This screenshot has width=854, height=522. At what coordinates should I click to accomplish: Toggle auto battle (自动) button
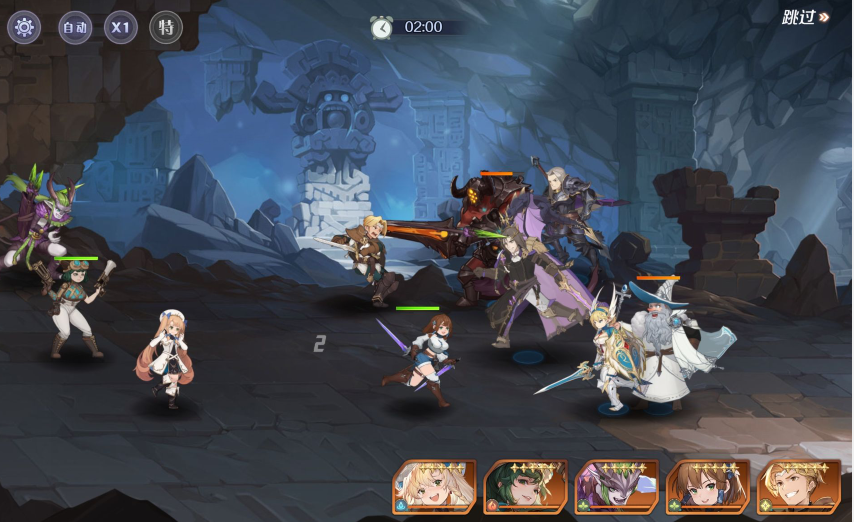(x=75, y=27)
